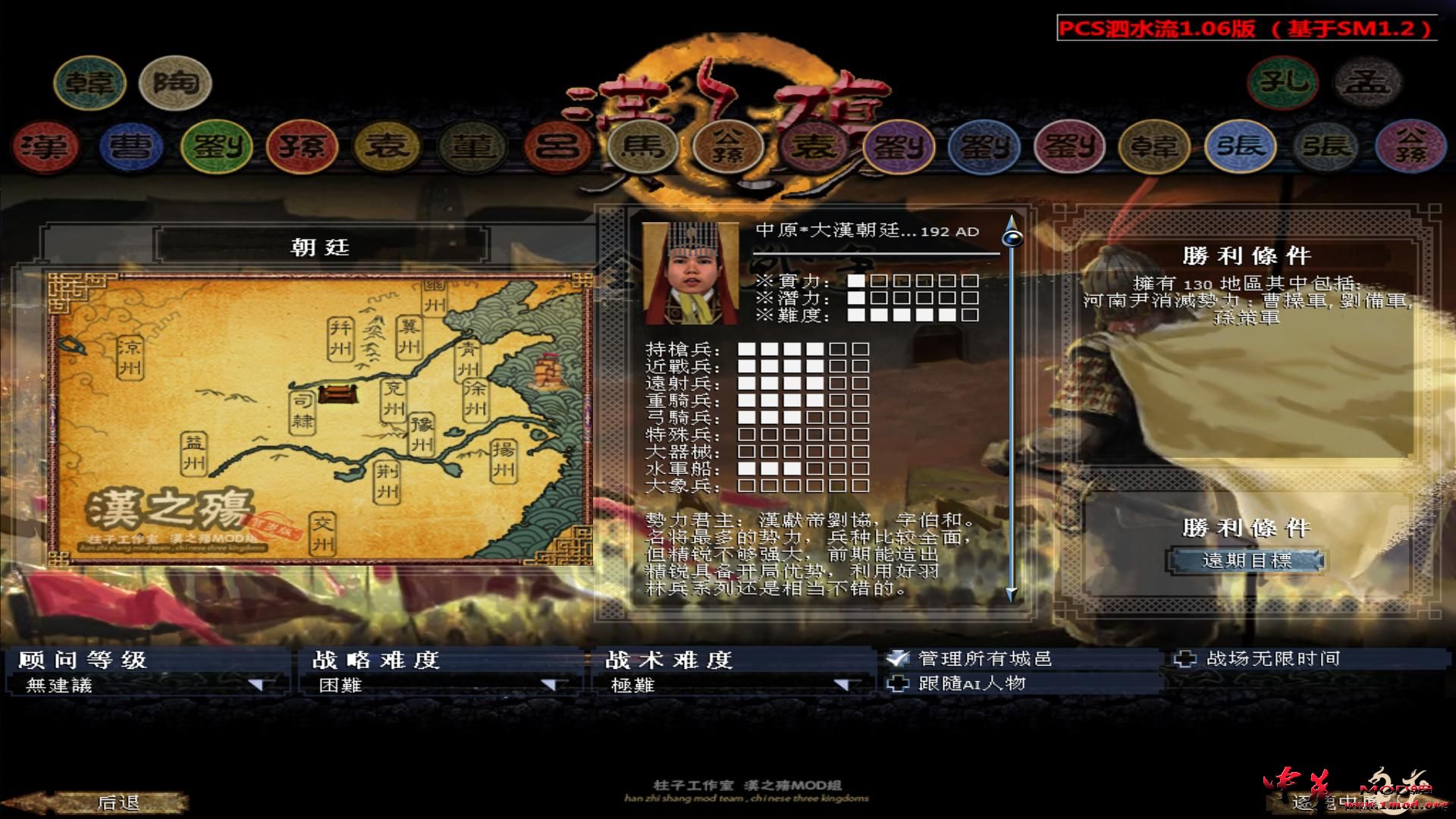Toggle the 战场无限时间 setting
This screenshot has height=819, width=1456.
1188,658
